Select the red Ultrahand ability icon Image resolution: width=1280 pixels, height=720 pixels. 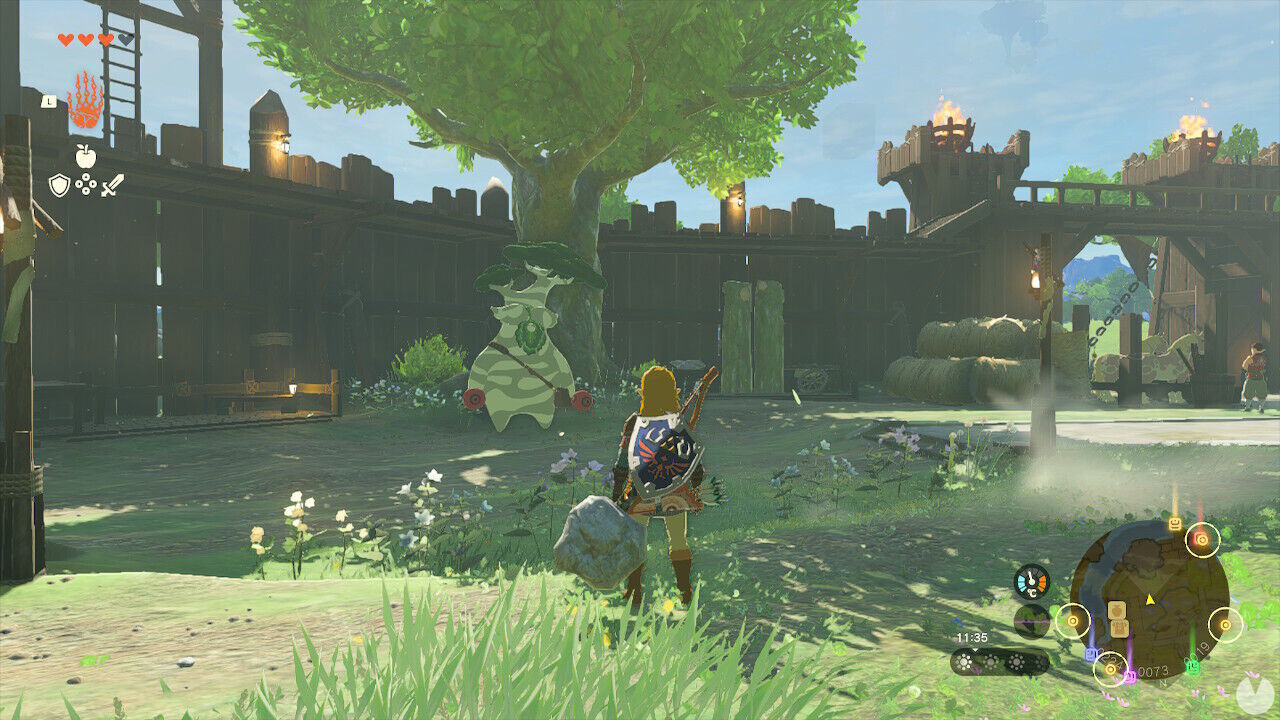click(x=86, y=103)
